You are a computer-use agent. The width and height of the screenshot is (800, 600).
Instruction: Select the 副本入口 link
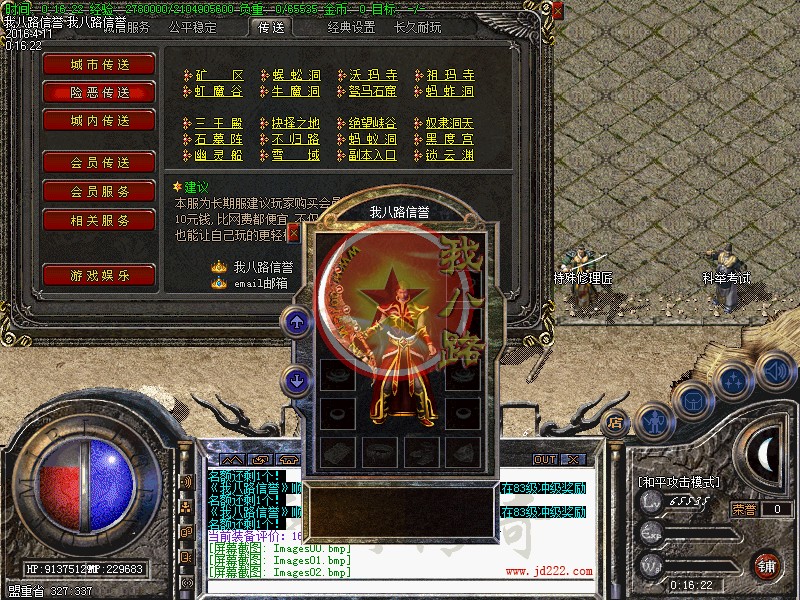(373, 155)
